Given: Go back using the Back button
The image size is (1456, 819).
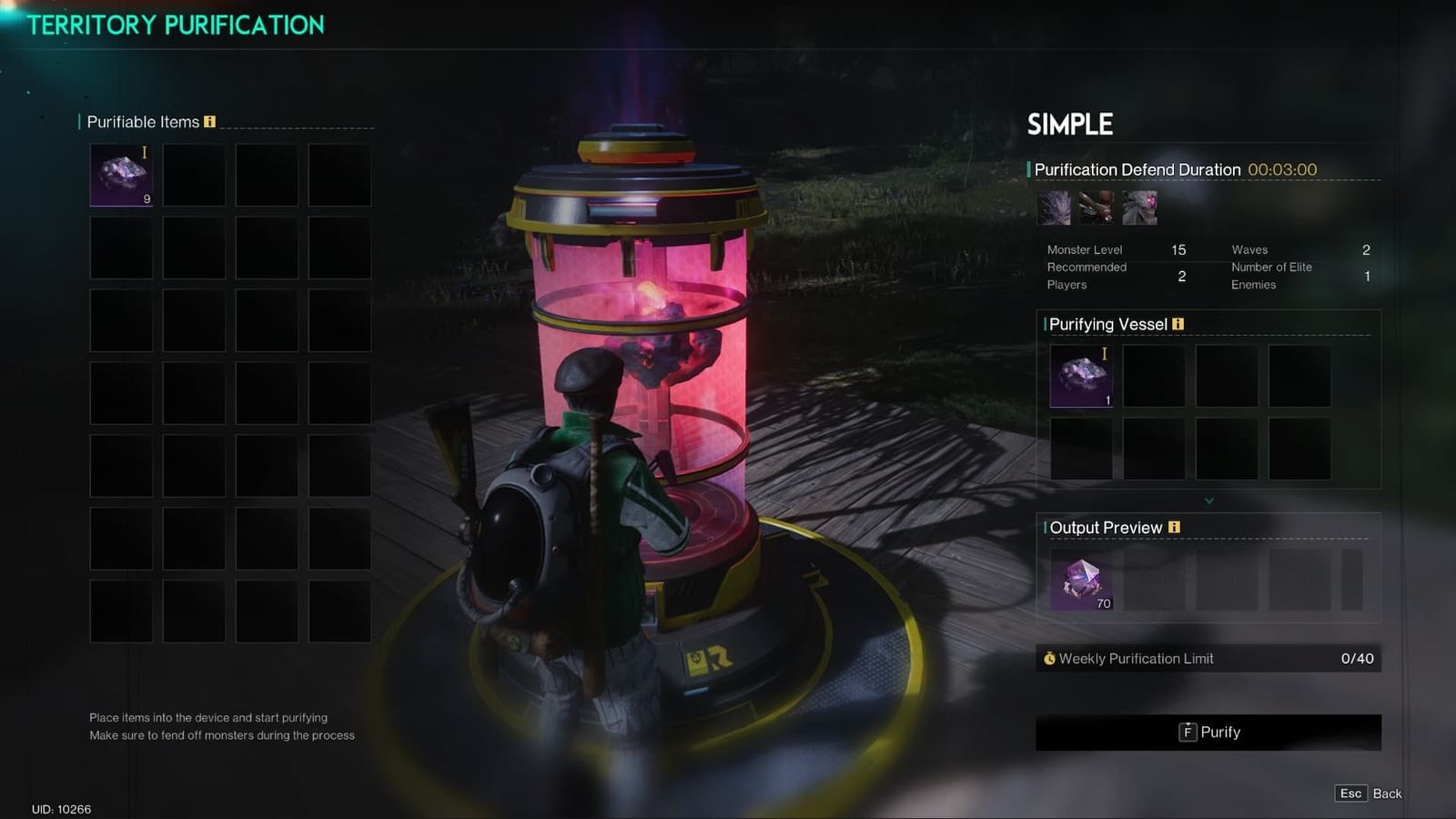Looking at the screenshot, I should coord(1369,794).
